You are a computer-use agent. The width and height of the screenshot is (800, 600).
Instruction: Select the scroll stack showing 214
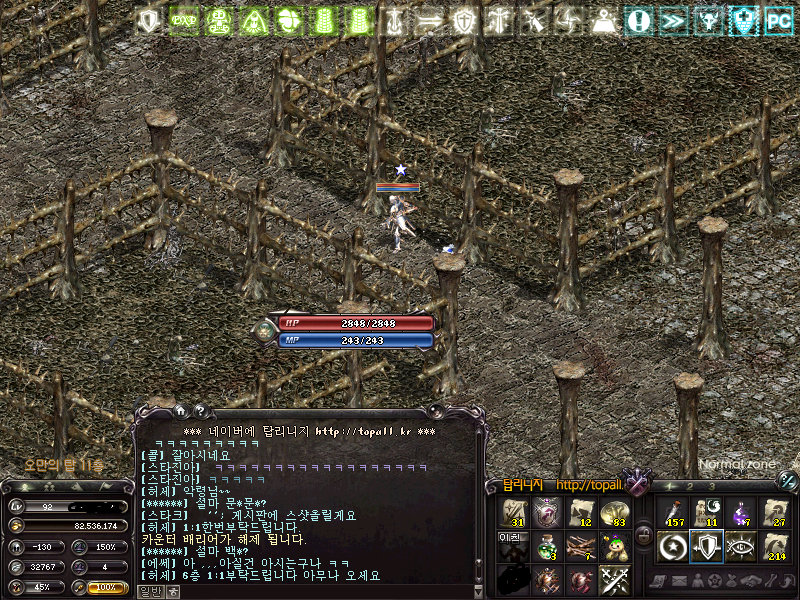775,546
